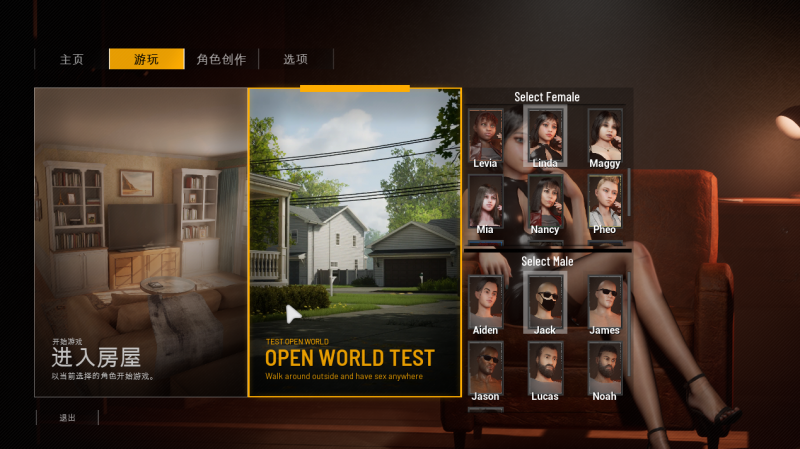Select female character Pheo
Image resolution: width=800 pixels, height=449 pixels.
[x=604, y=201]
